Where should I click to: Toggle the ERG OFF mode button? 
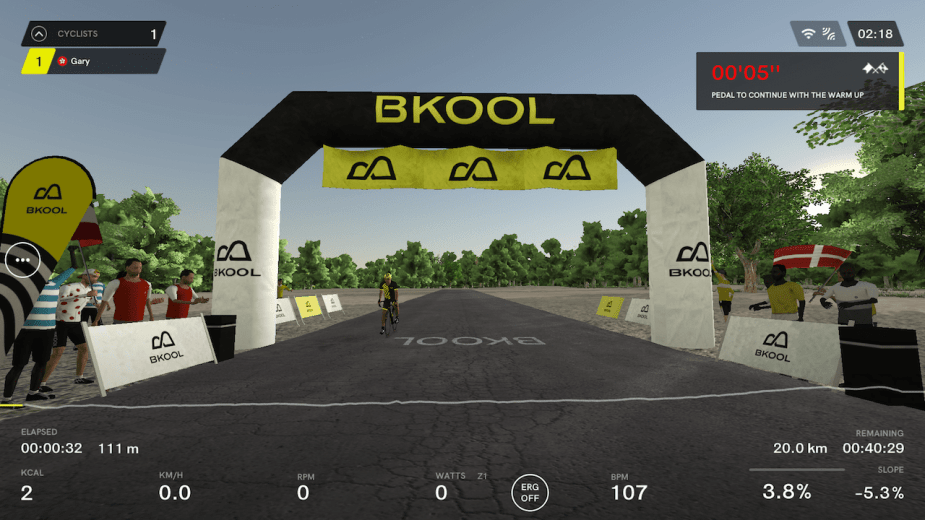[530, 491]
